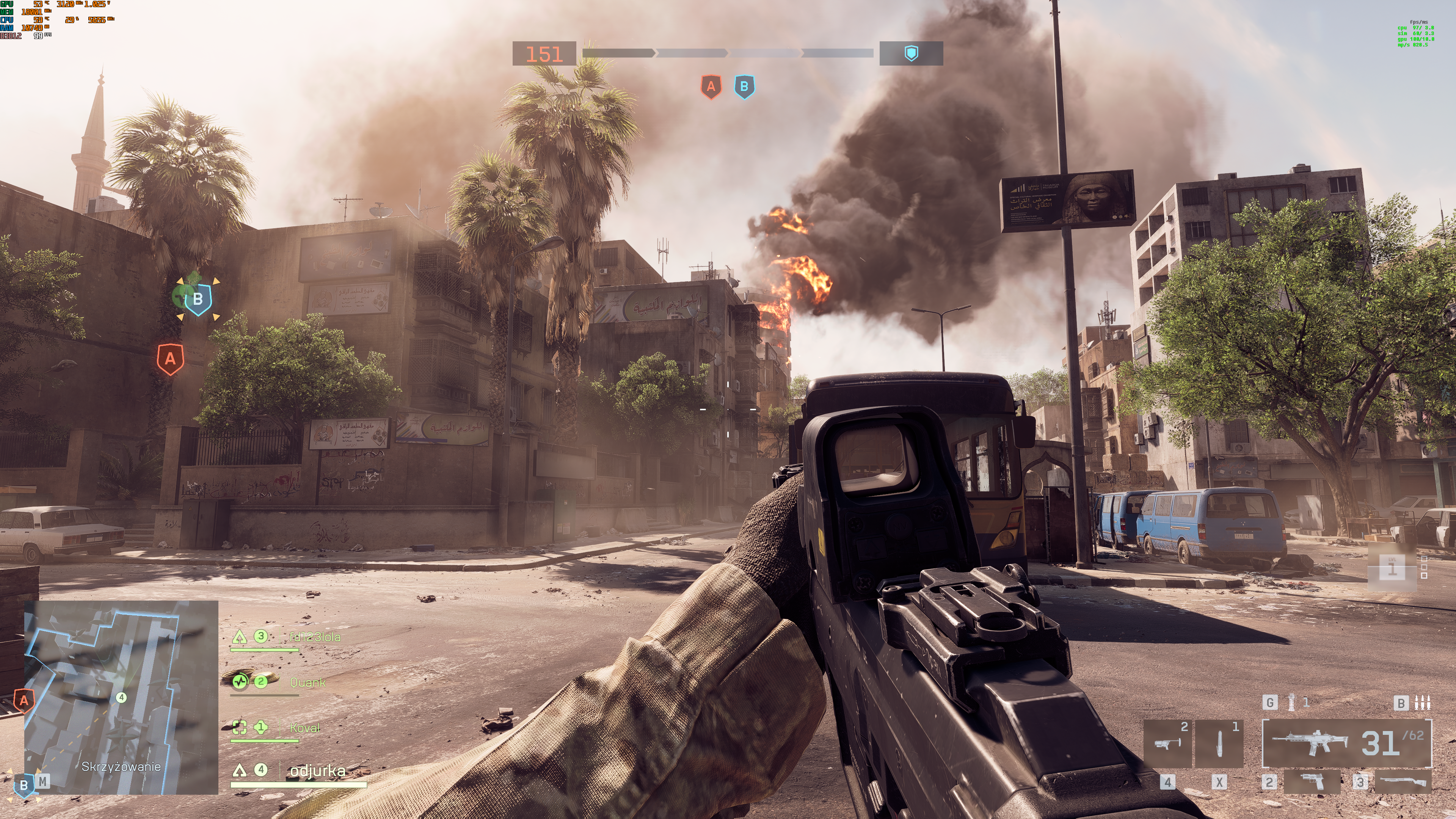The height and width of the screenshot is (819, 1456).
Task: Click the number 4 player marker on minimap
Action: click(121, 698)
